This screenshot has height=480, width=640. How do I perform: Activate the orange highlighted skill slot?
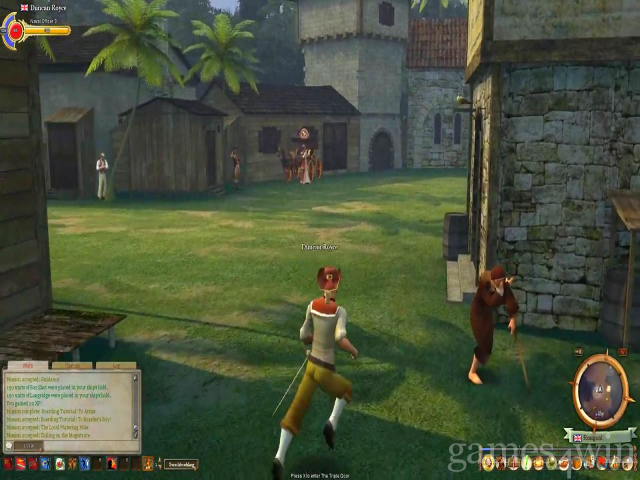click(148, 464)
